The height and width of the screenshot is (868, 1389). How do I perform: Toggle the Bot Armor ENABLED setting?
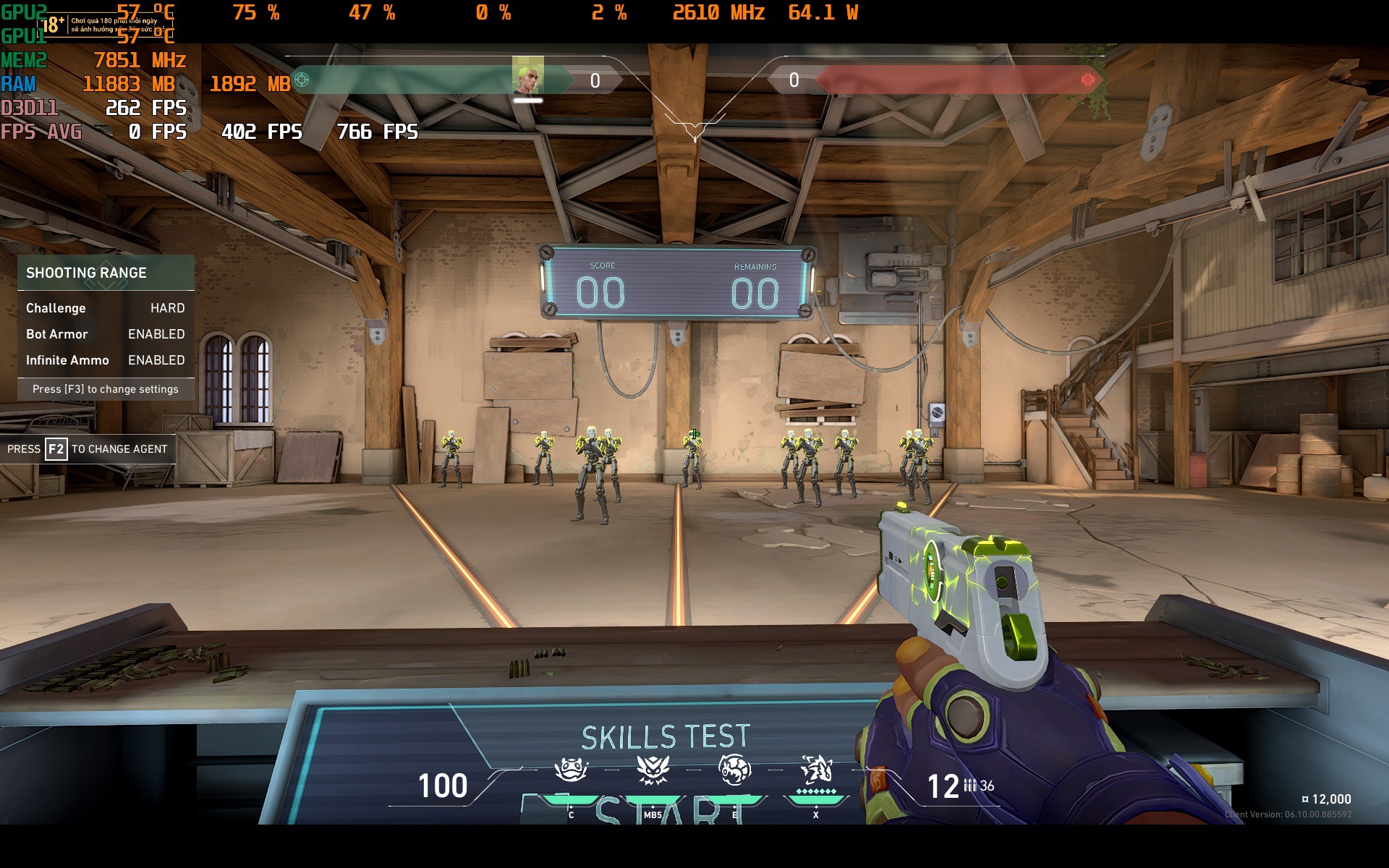coord(156,333)
